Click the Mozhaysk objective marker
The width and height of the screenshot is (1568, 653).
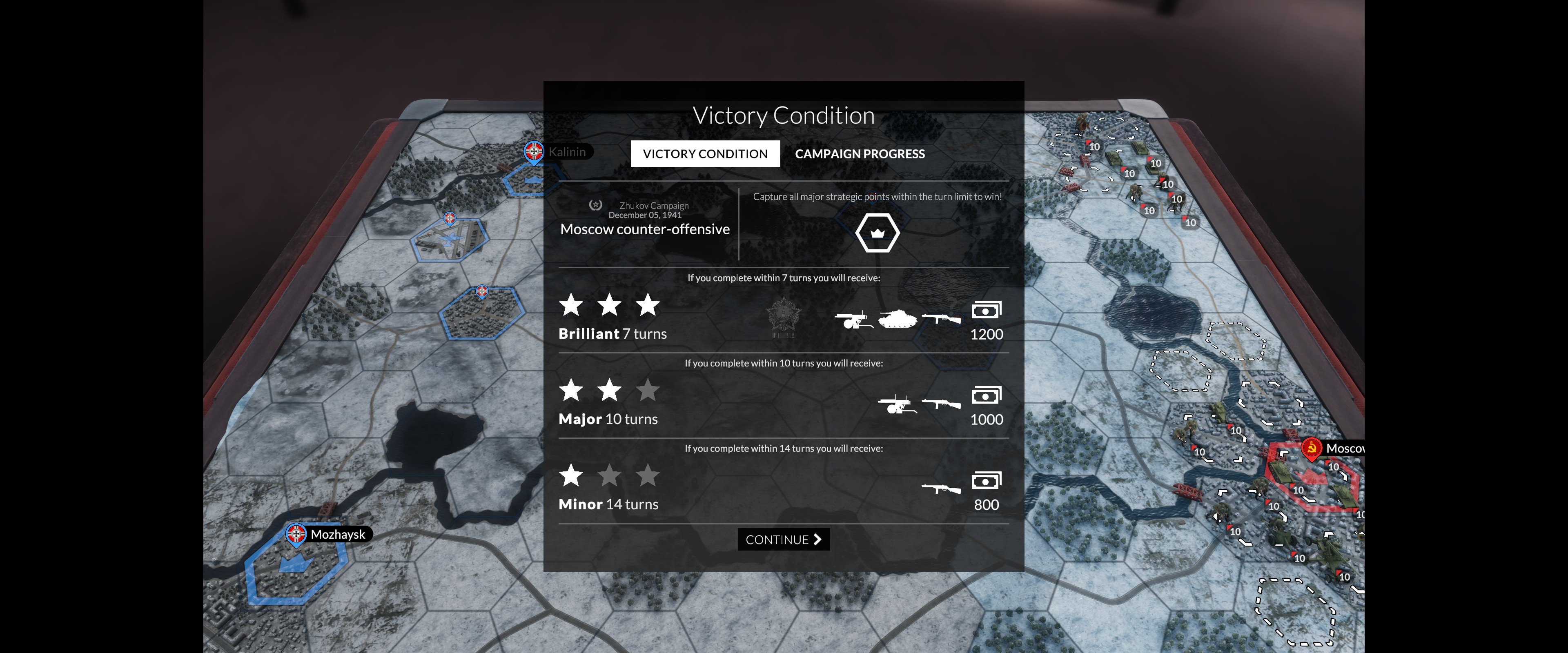[x=296, y=534]
